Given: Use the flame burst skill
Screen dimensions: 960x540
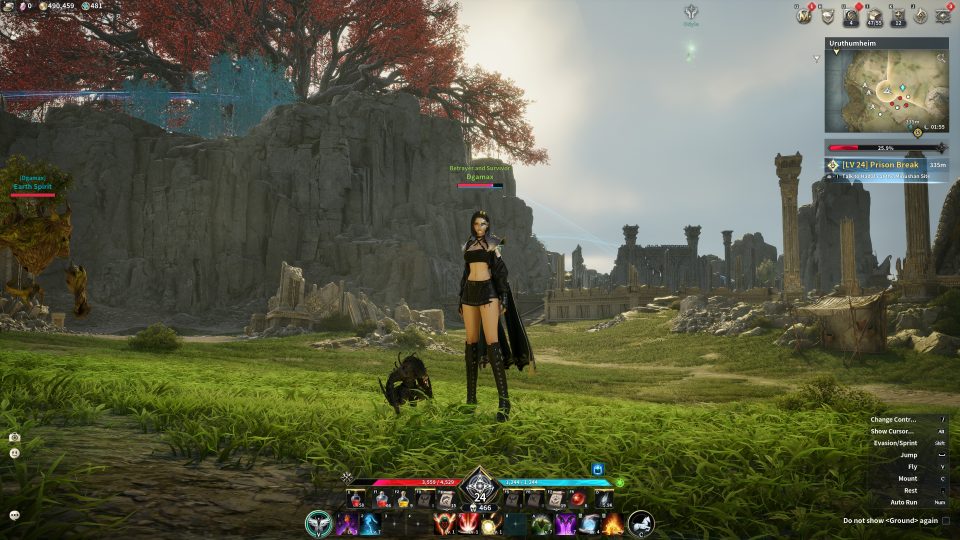Looking at the screenshot, I should pyautogui.click(x=612, y=523).
